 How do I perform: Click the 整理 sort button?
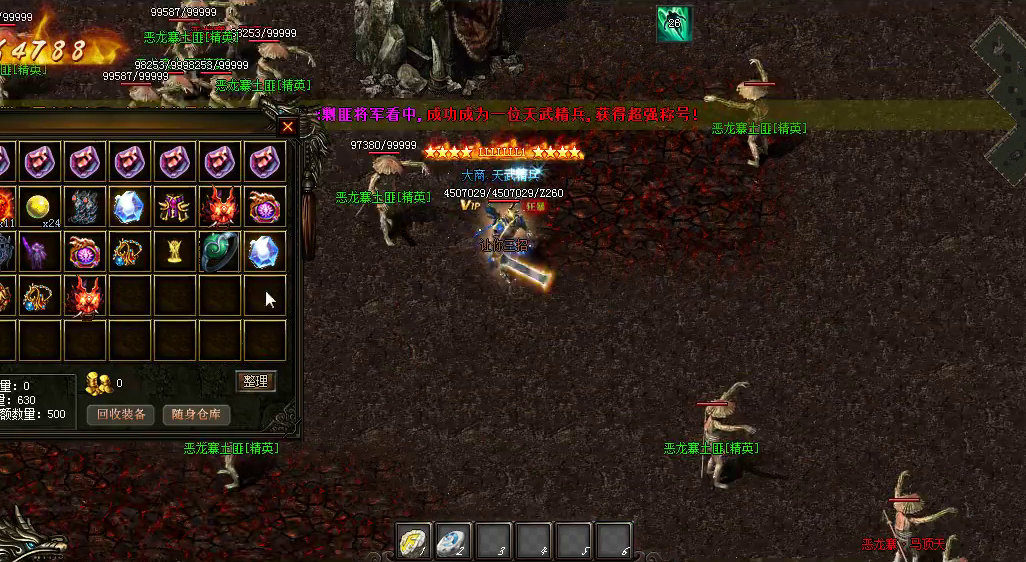click(x=255, y=381)
